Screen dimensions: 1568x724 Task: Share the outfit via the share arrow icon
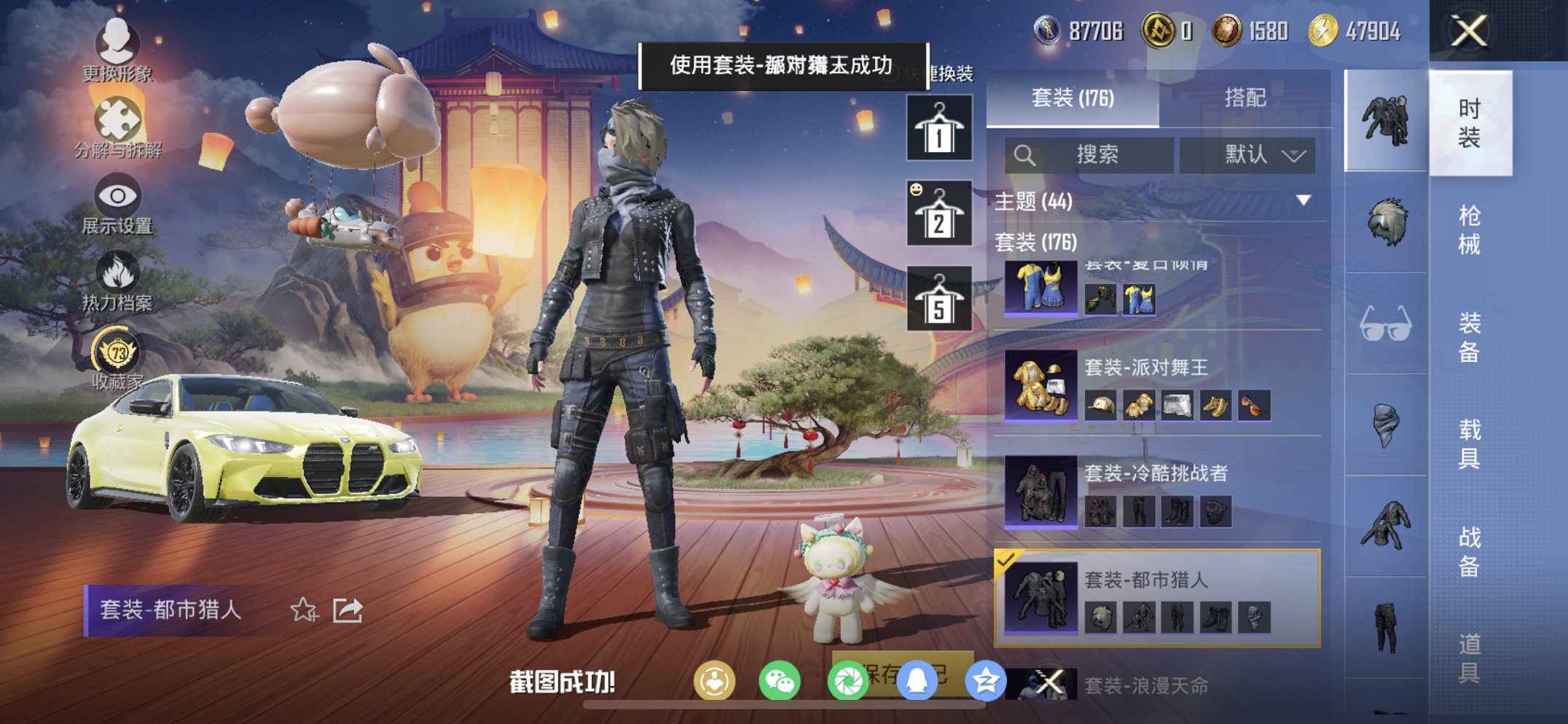click(348, 610)
